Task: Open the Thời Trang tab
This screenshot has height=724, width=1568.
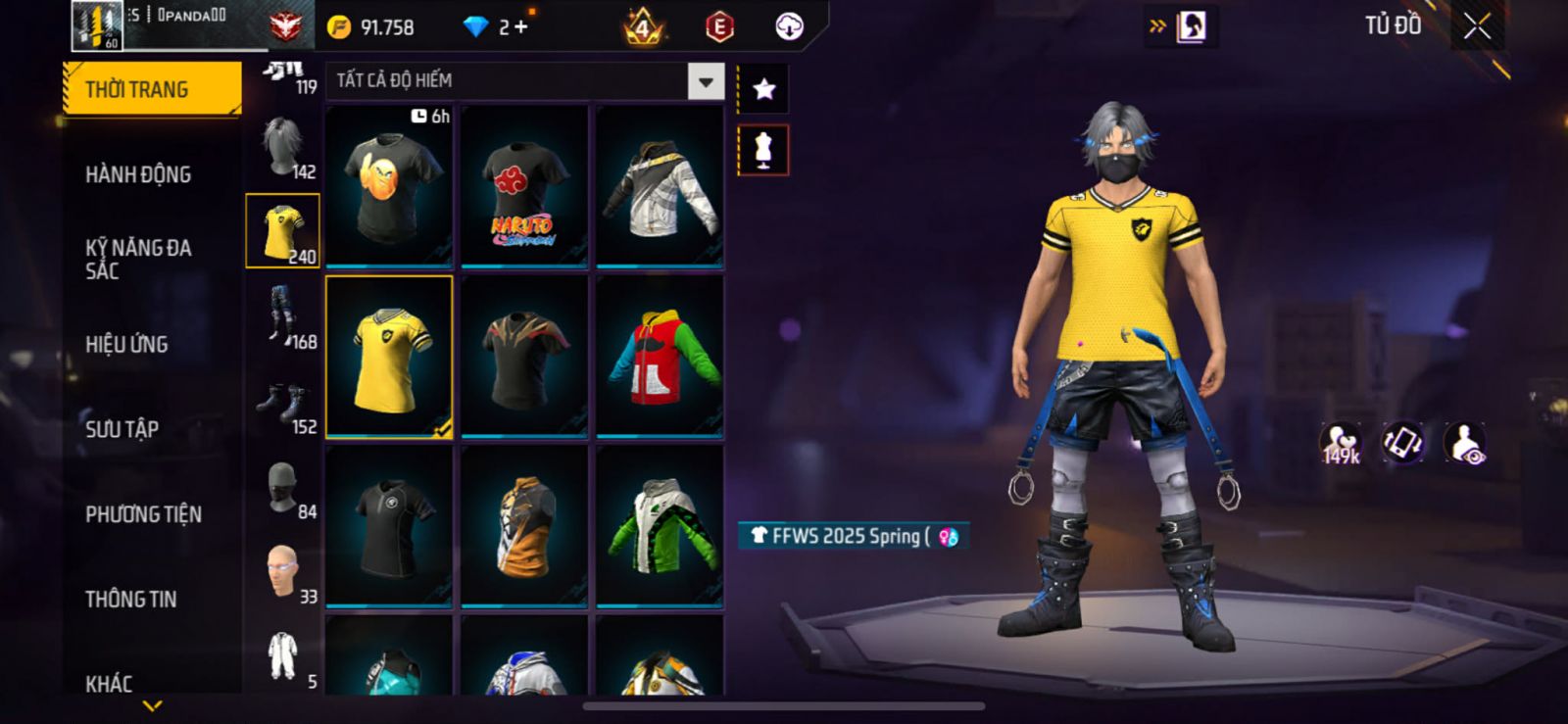Action: coord(151,90)
